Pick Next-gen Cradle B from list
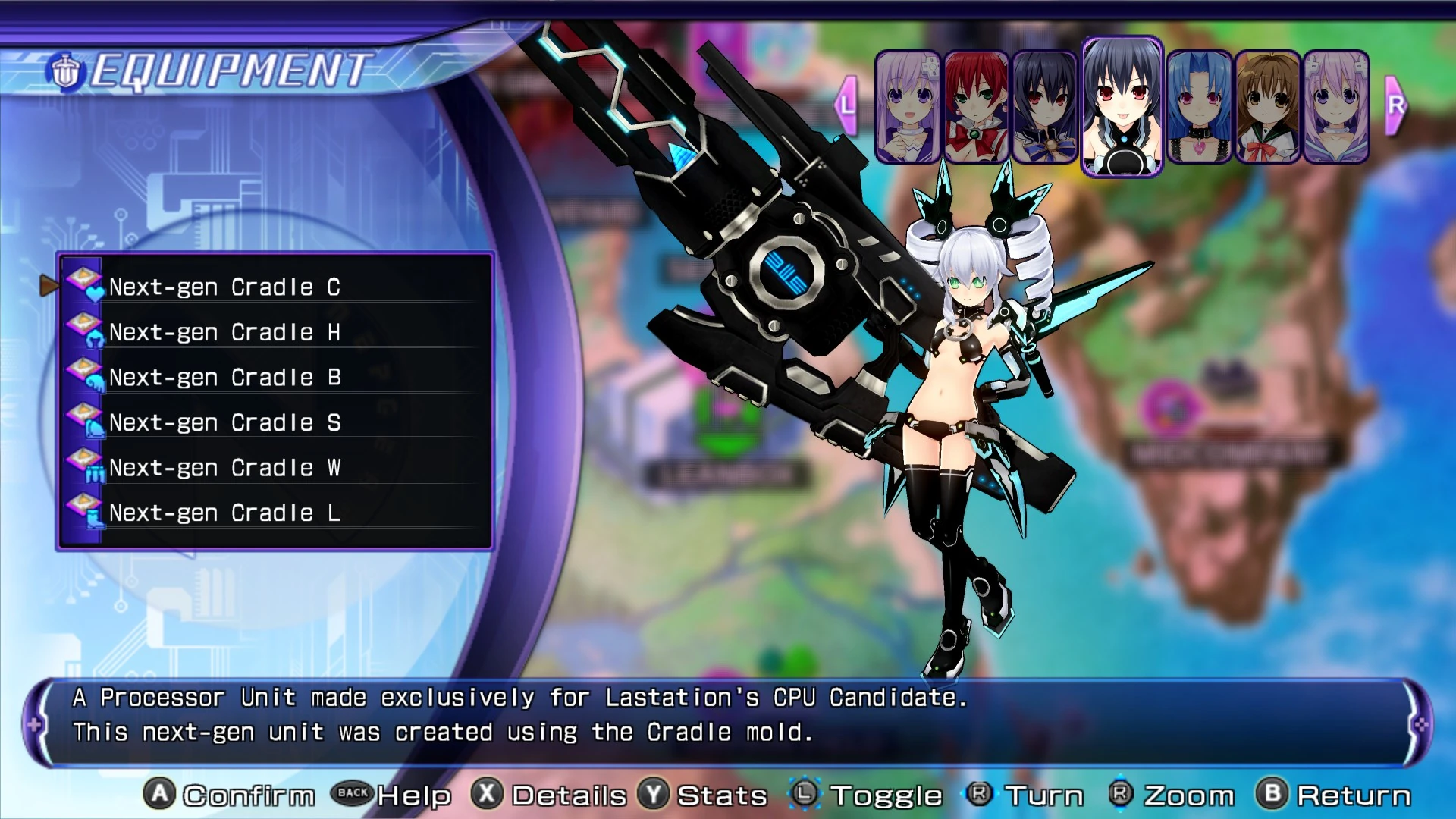 (x=224, y=378)
